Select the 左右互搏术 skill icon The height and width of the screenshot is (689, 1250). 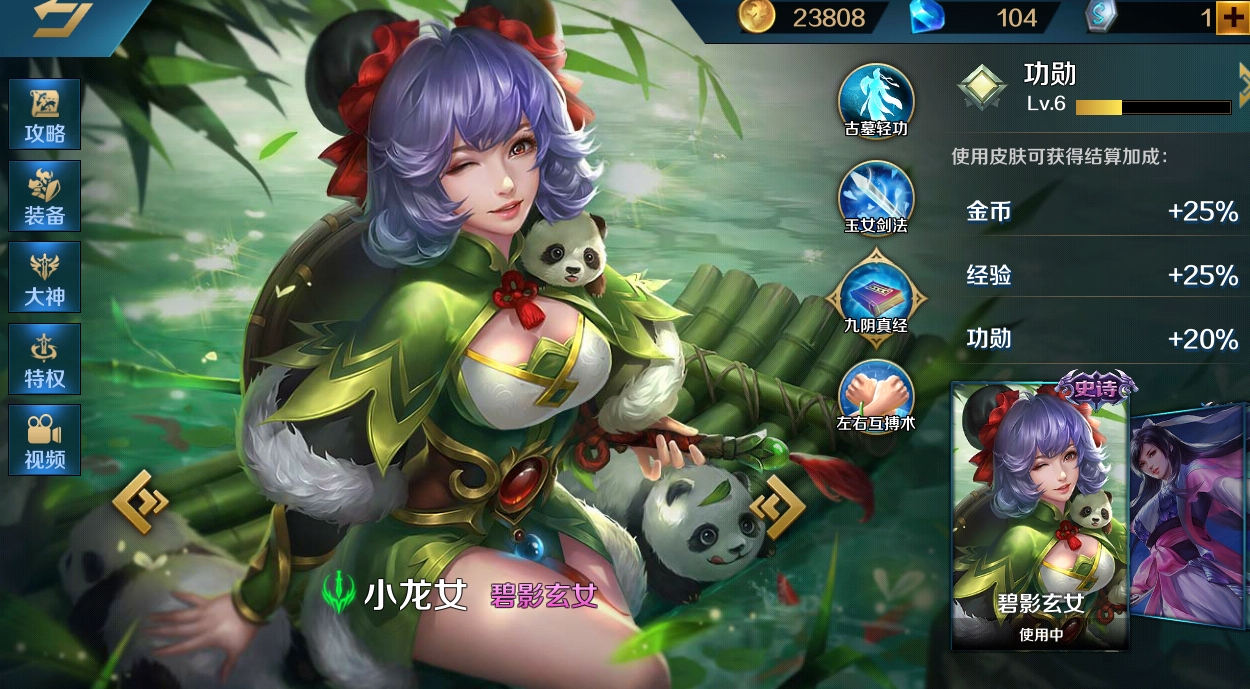point(876,395)
